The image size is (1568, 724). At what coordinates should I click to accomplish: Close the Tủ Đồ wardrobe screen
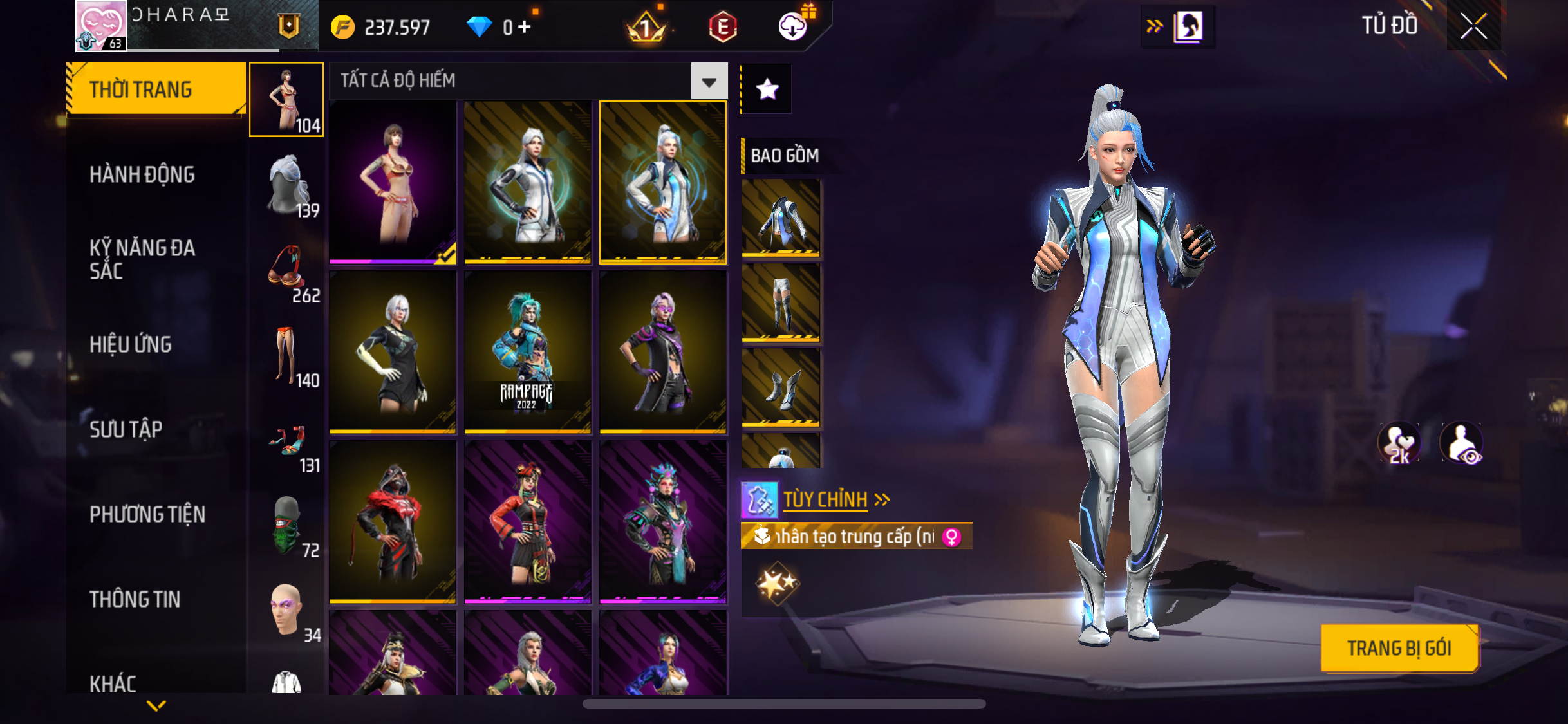[1473, 26]
